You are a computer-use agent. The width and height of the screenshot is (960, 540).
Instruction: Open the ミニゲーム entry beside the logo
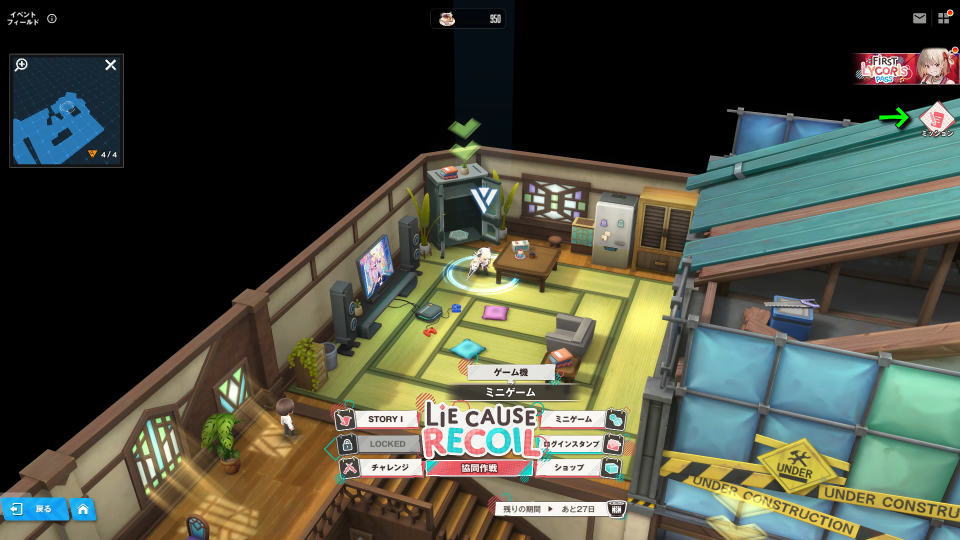[x=573, y=419]
